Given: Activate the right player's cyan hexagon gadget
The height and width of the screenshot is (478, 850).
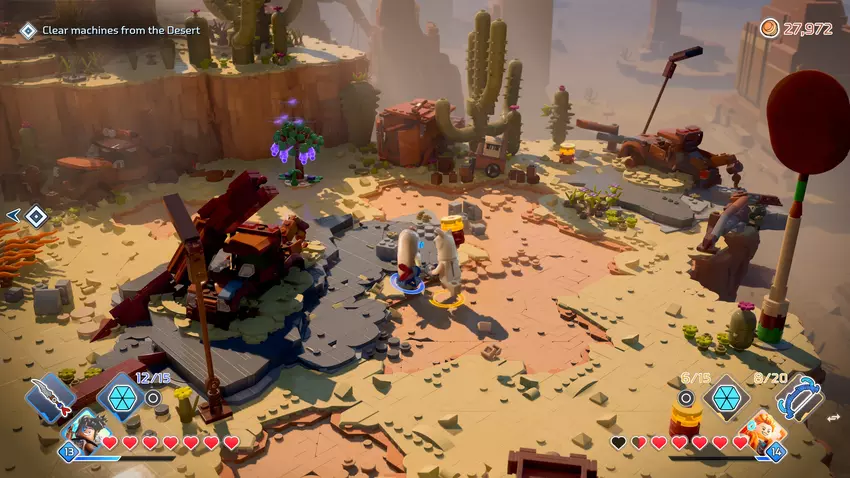Looking at the screenshot, I should (726, 396).
